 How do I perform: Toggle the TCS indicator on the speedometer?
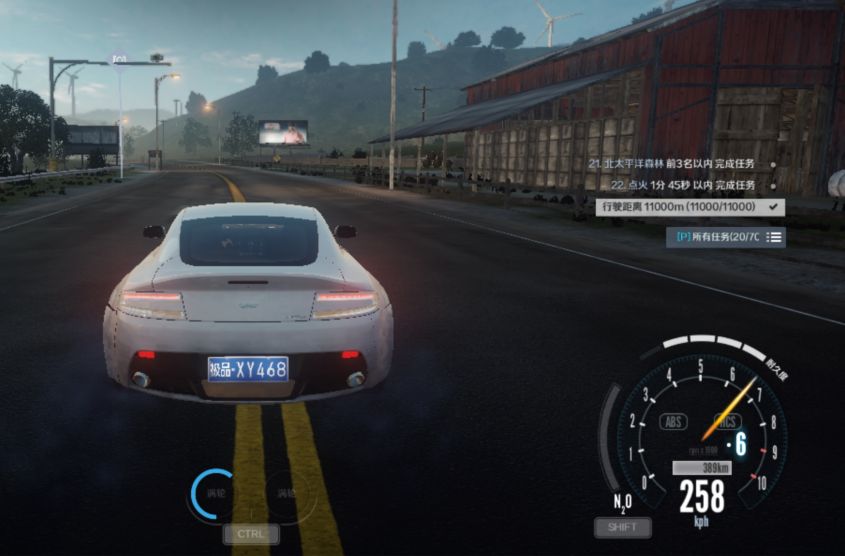tap(727, 422)
